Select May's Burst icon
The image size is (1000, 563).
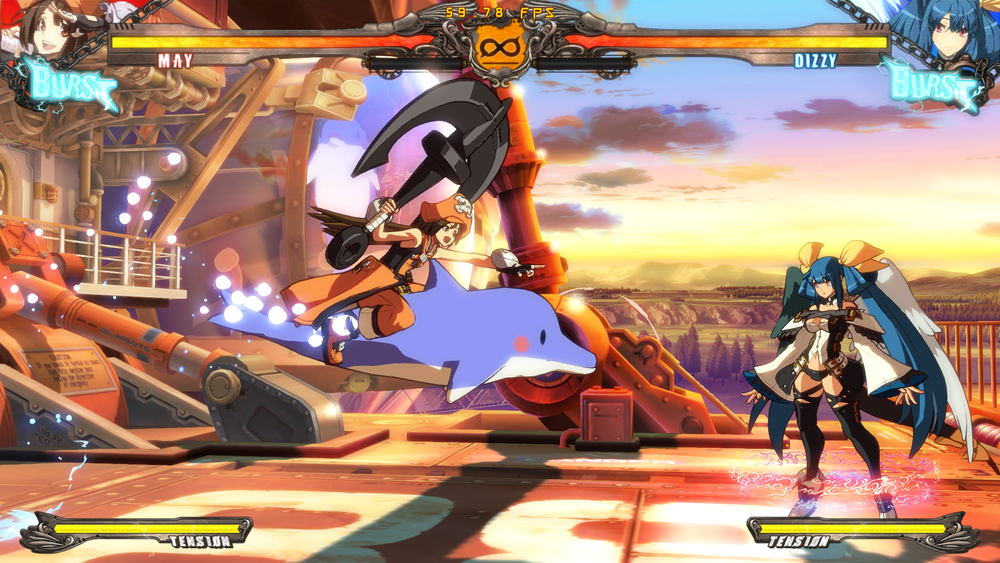68,84
